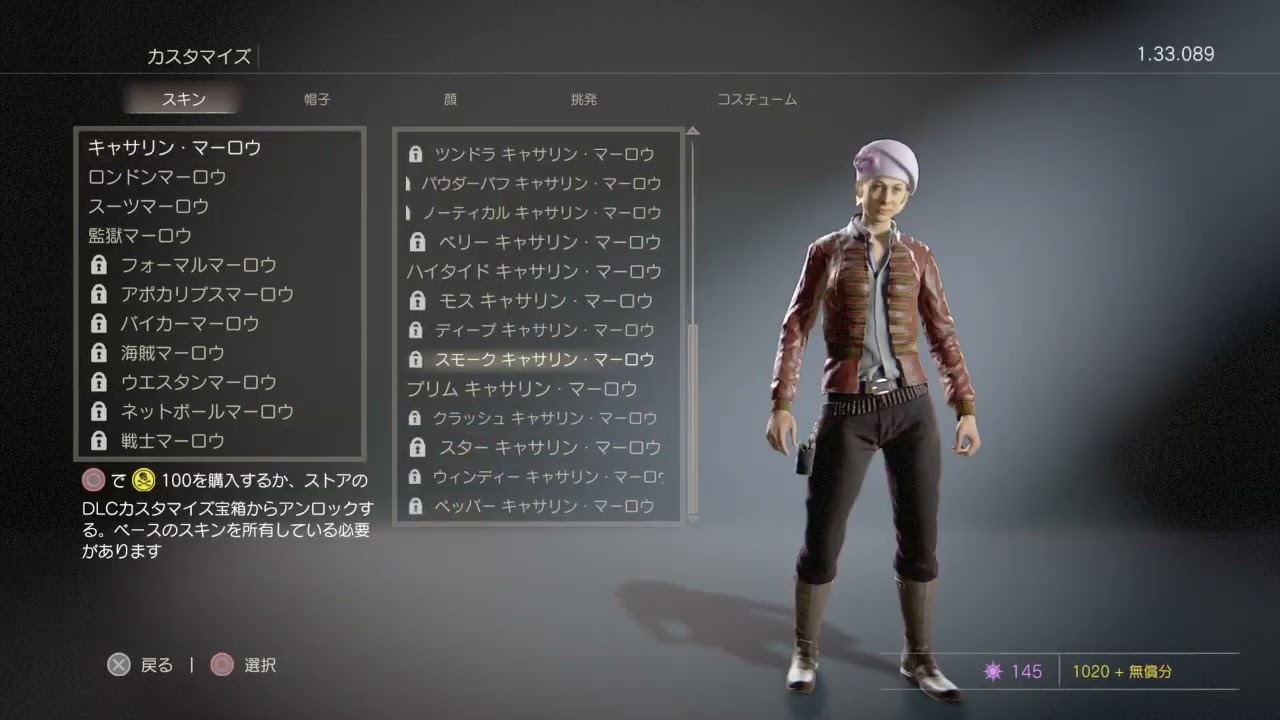Select the コスチューム tab
The width and height of the screenshot is (1280, 720).
(x=757, y=100)
